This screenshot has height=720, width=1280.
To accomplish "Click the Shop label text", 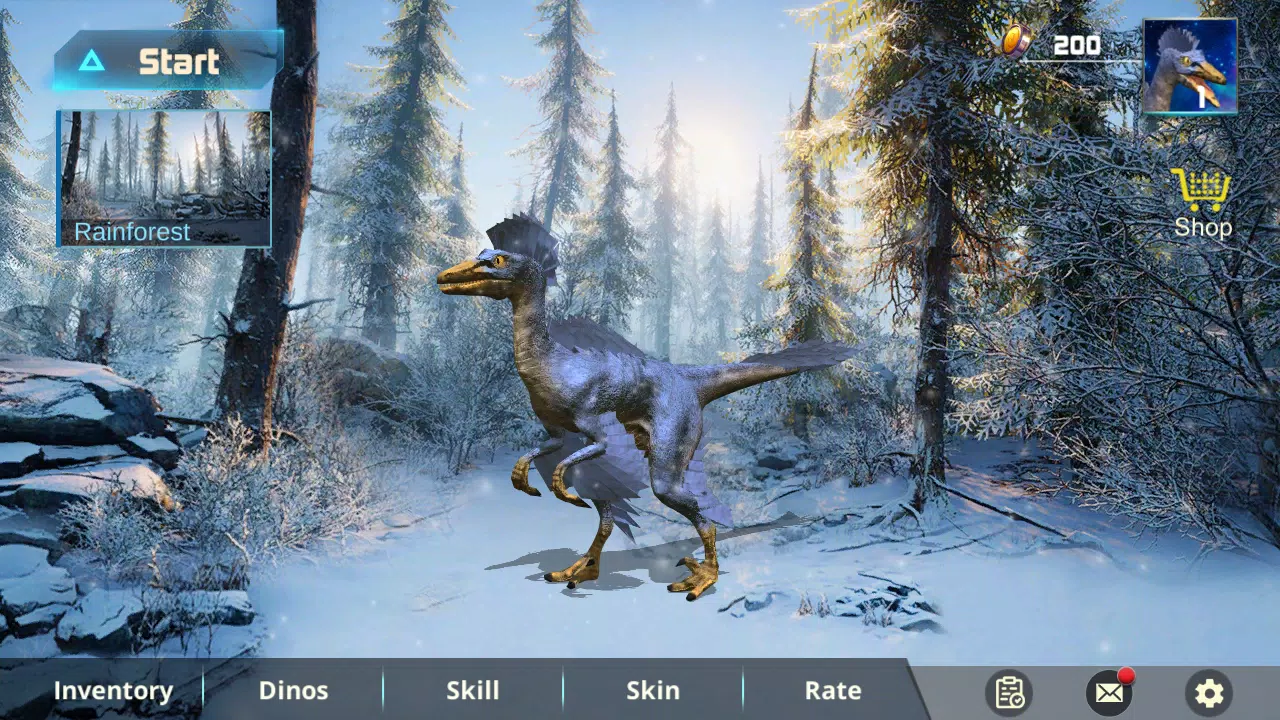I will pos(1202,227).
